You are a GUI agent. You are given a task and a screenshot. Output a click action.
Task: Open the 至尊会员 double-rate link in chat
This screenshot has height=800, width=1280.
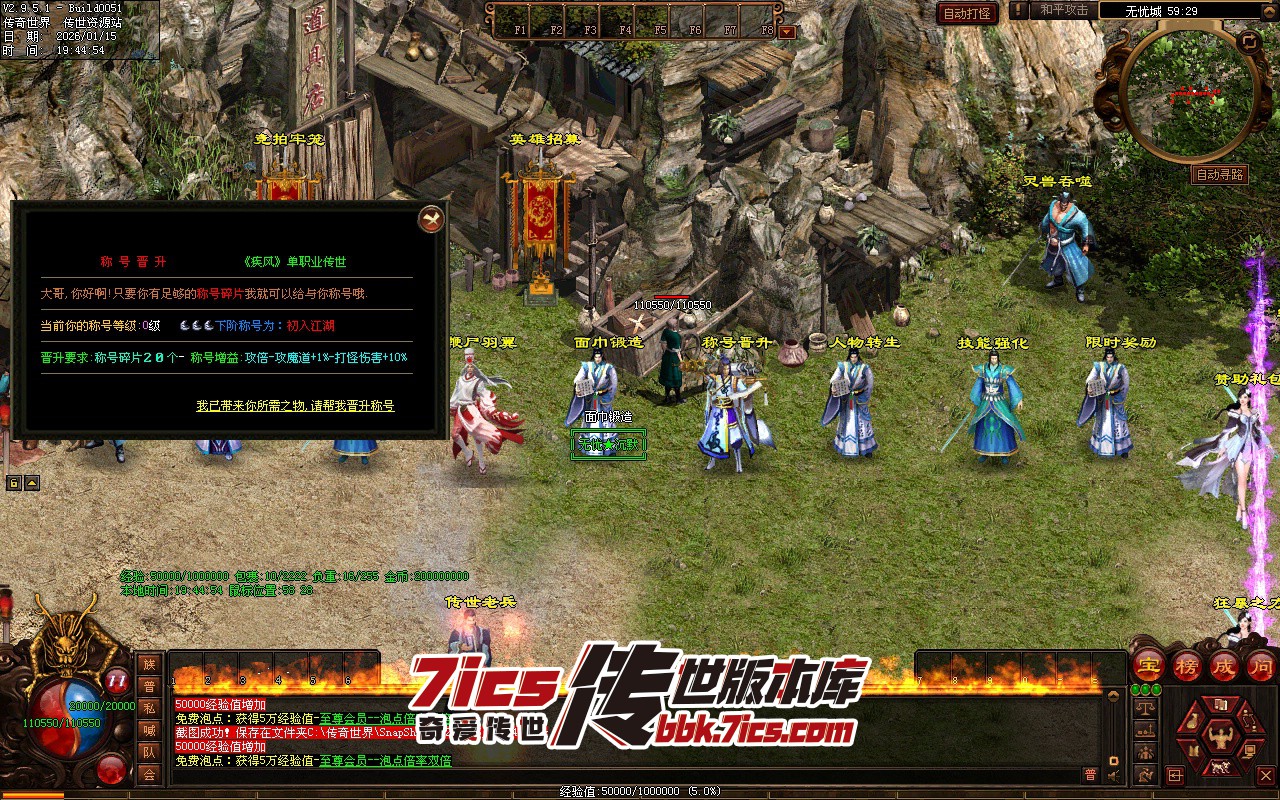click(x=384, y=761)
